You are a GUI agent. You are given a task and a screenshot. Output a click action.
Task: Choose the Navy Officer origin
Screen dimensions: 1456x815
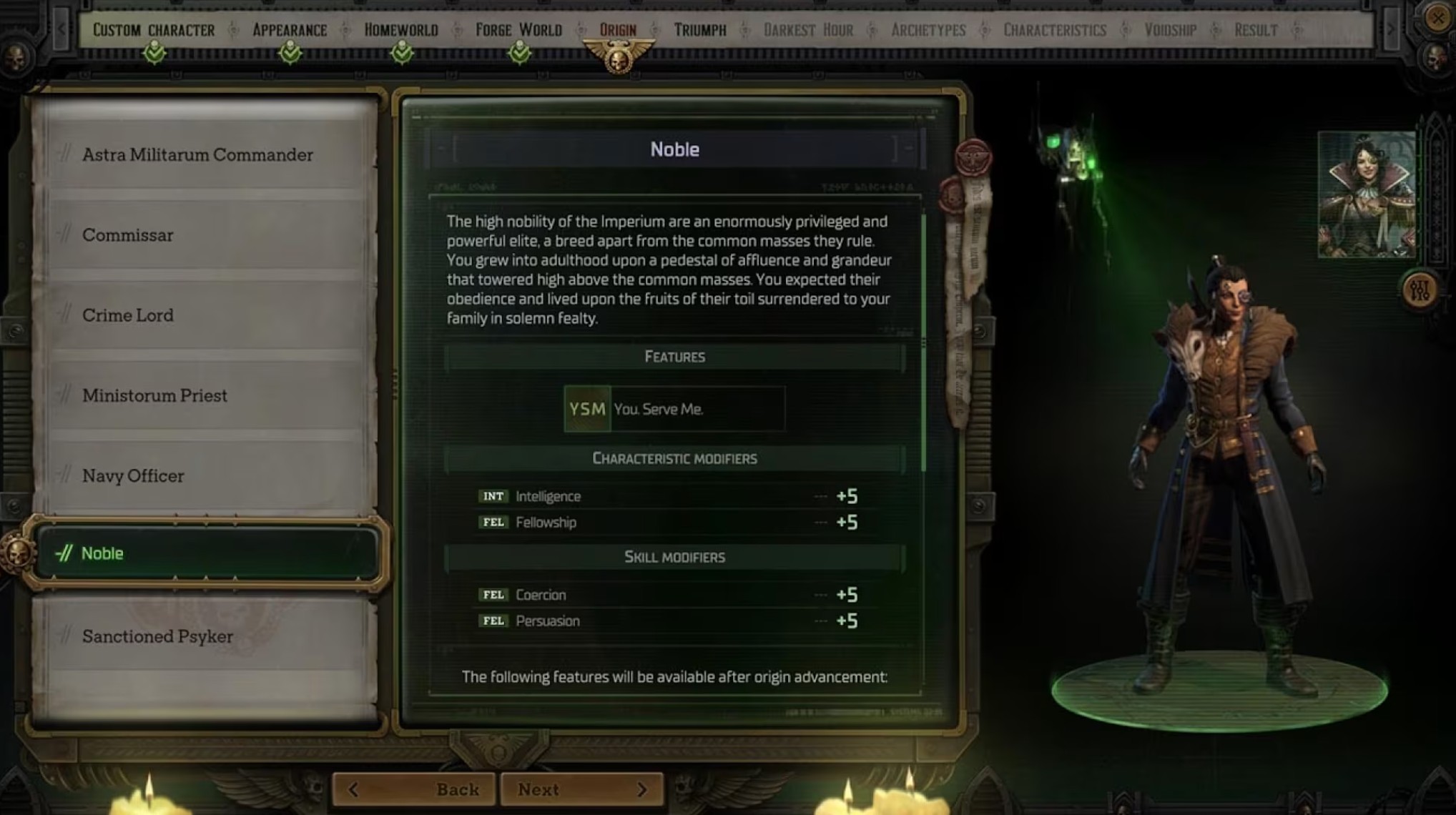tap(133, 475)
